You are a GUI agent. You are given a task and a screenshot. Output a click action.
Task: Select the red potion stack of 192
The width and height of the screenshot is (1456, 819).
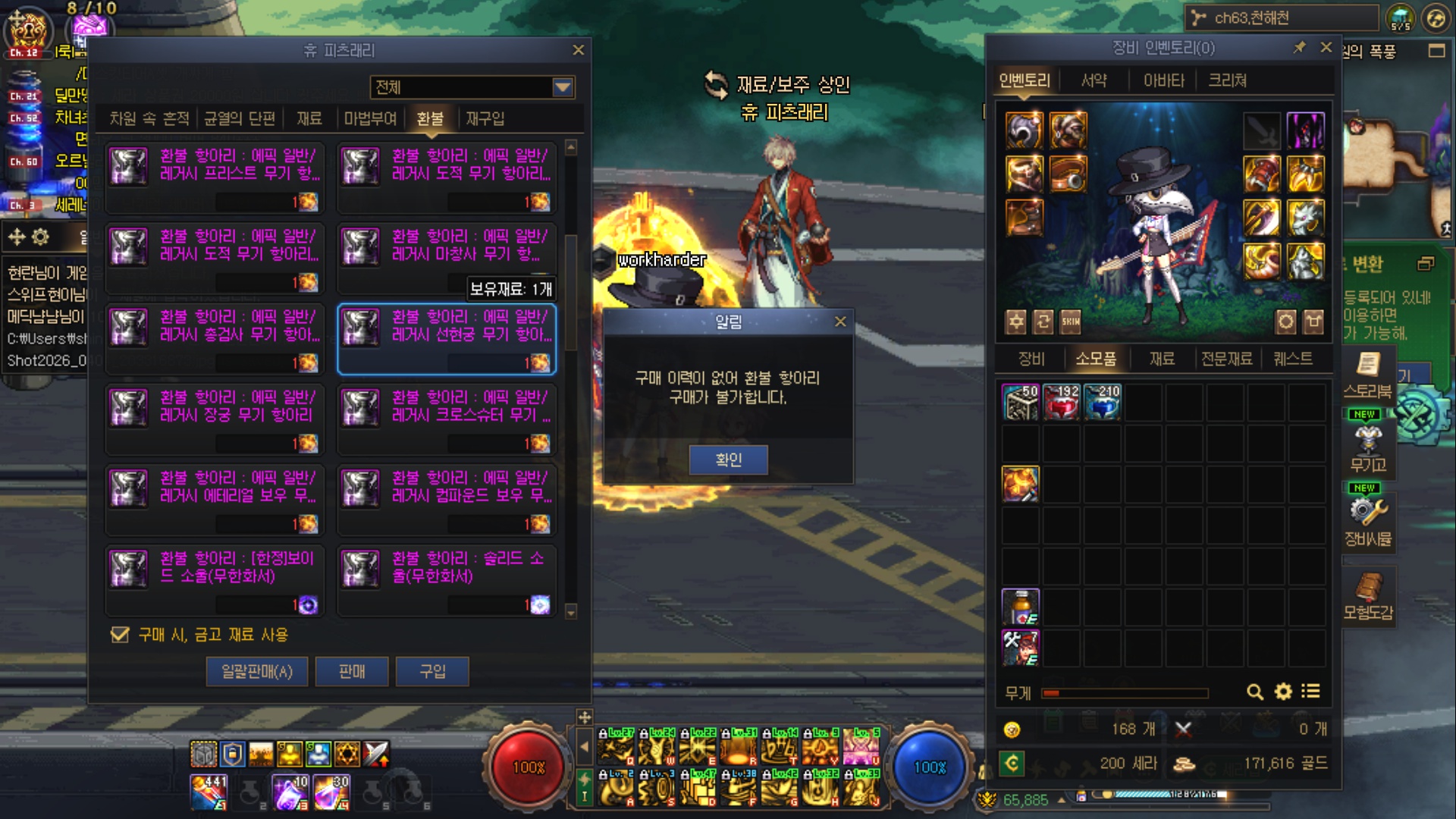1062,402
